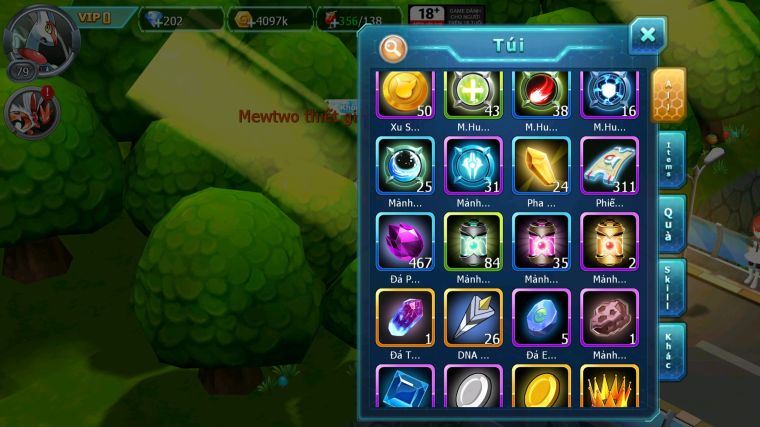Pick the purple gem stack of 467
This screenshot has width=760, height=427.
coord(405,241)
